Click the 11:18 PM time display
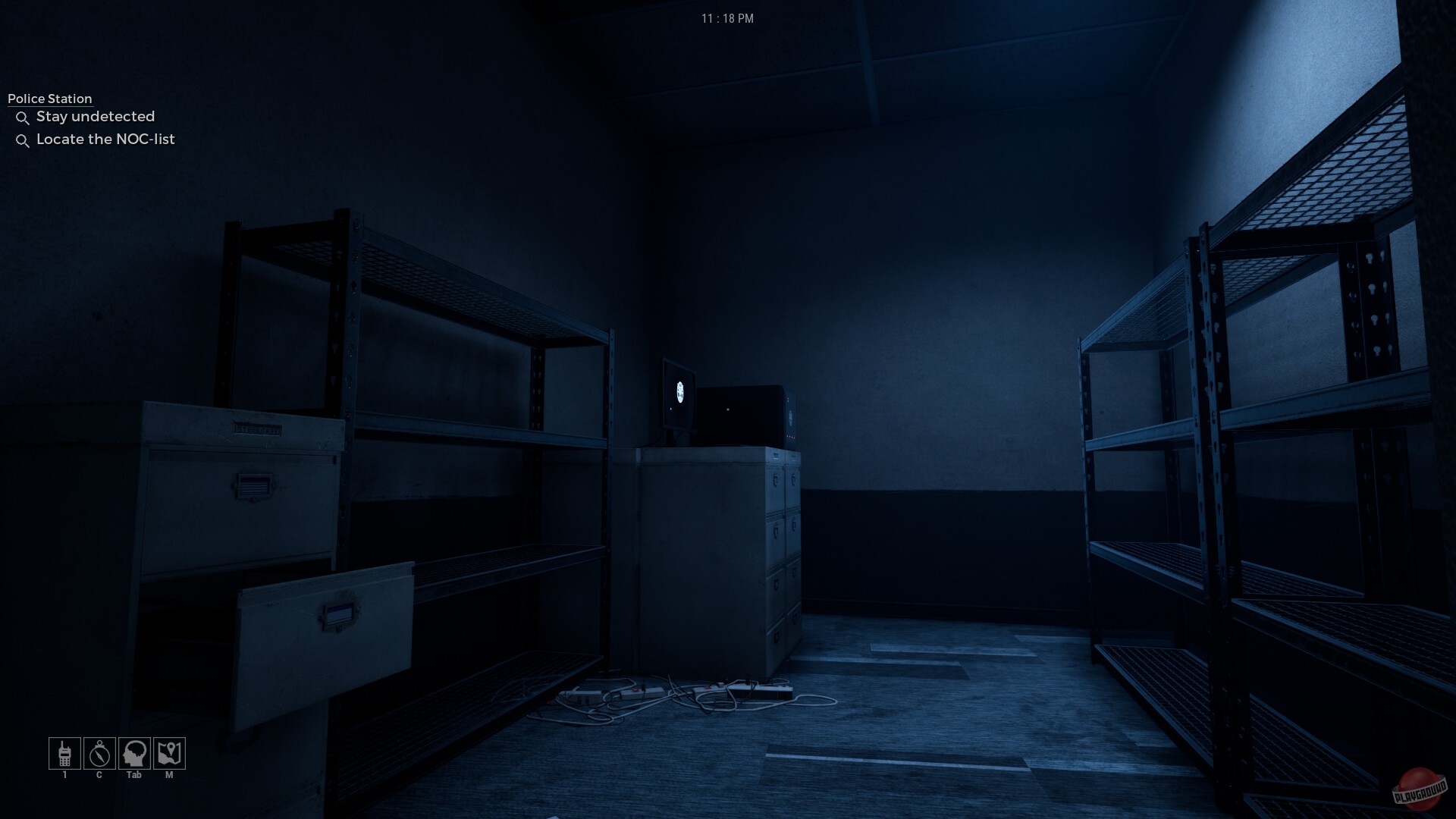Viewport: 1456px width, 819px height. (727, 19)
